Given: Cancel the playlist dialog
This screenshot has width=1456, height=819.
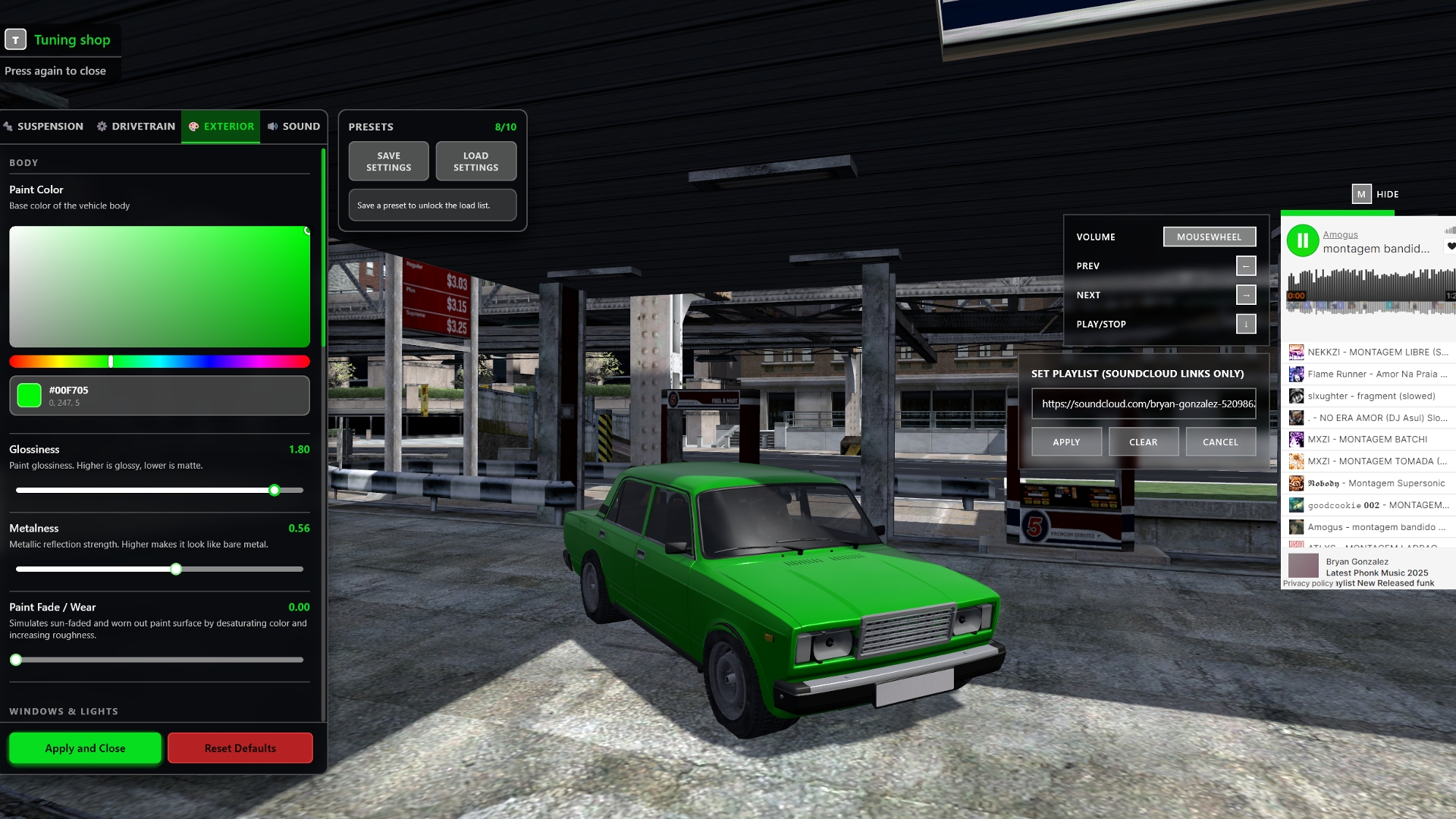Looking at the screenshot, I should pos(1220,442).
